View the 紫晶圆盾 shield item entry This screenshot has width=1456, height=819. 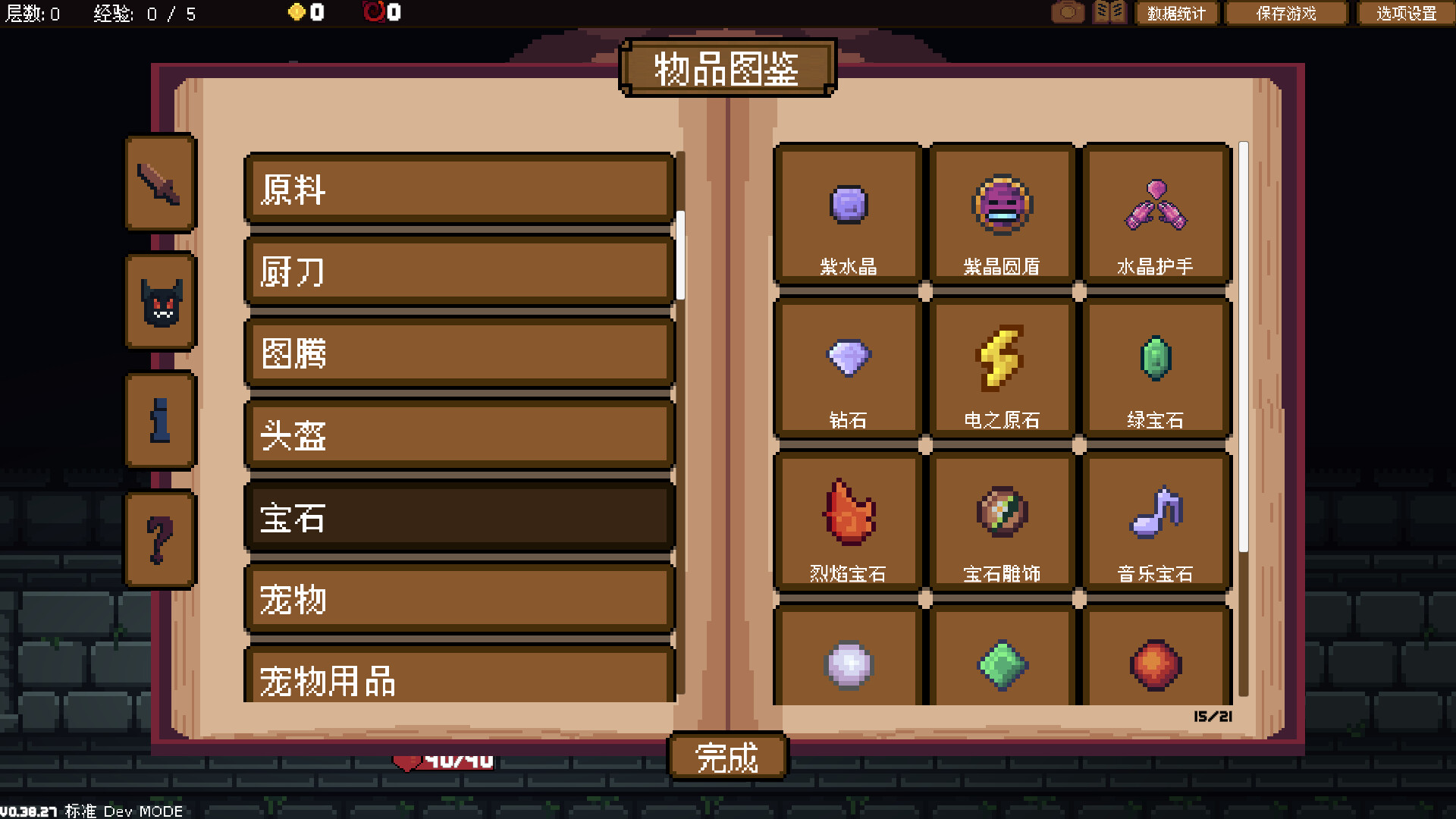(x=1001, y=216)
